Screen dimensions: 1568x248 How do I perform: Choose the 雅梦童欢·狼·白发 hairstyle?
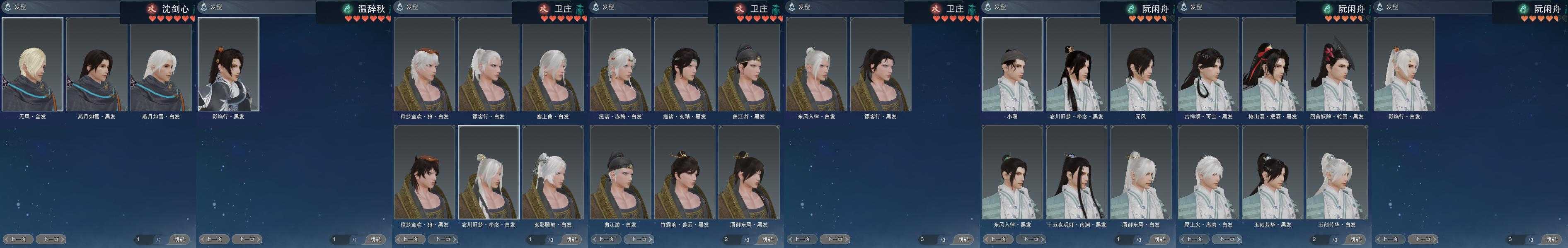pyautogui.click(x=424, y=65)
